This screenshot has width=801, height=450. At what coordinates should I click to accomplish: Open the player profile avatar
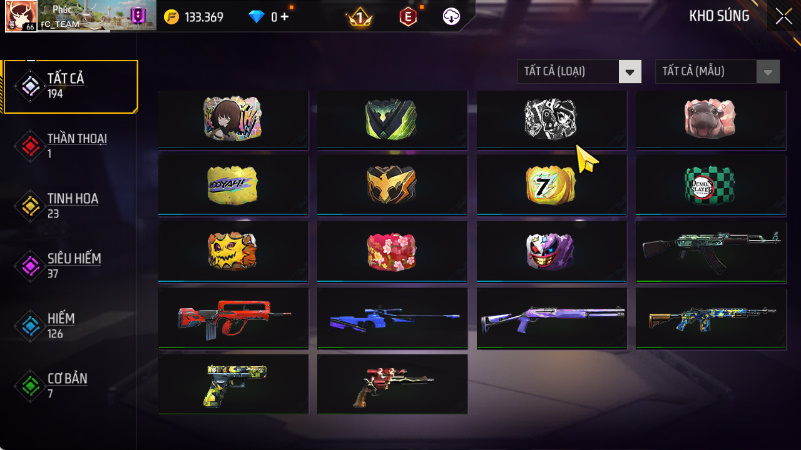21,16
